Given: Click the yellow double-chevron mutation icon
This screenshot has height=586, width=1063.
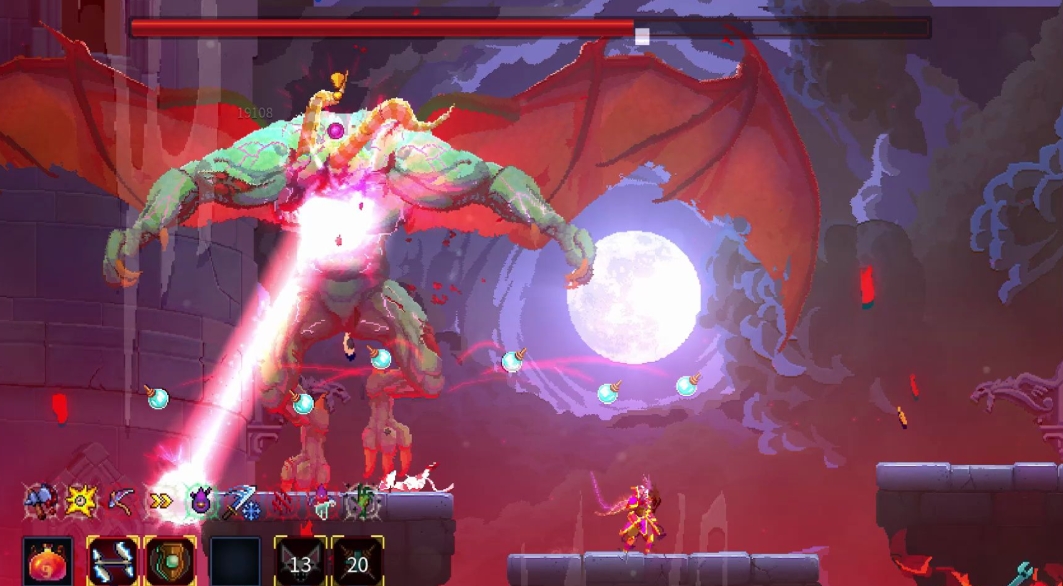Looking at the screenshot, I should [x=161, y=501].
